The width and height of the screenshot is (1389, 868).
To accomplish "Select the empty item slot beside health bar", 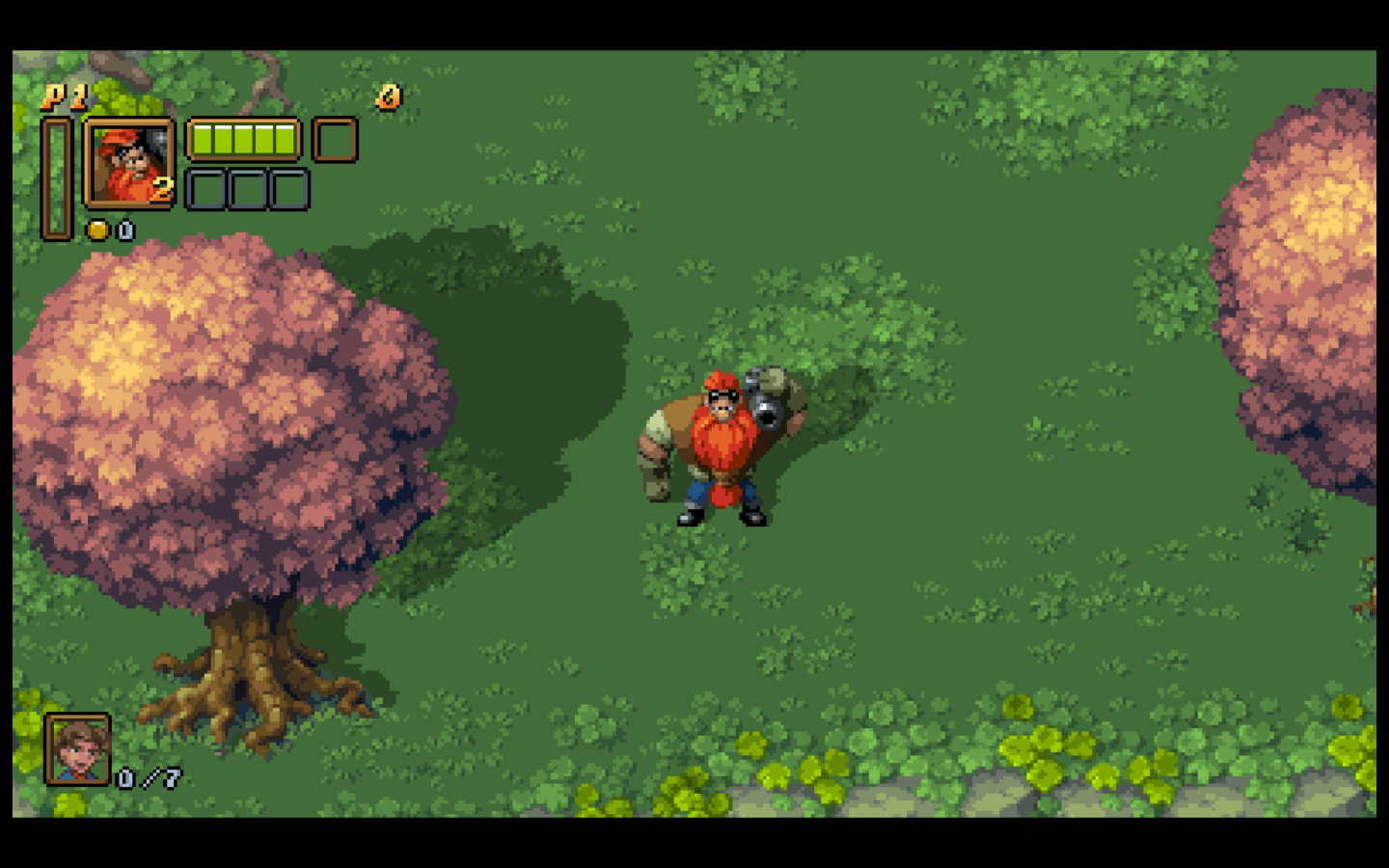I will (x=335, y=140).
